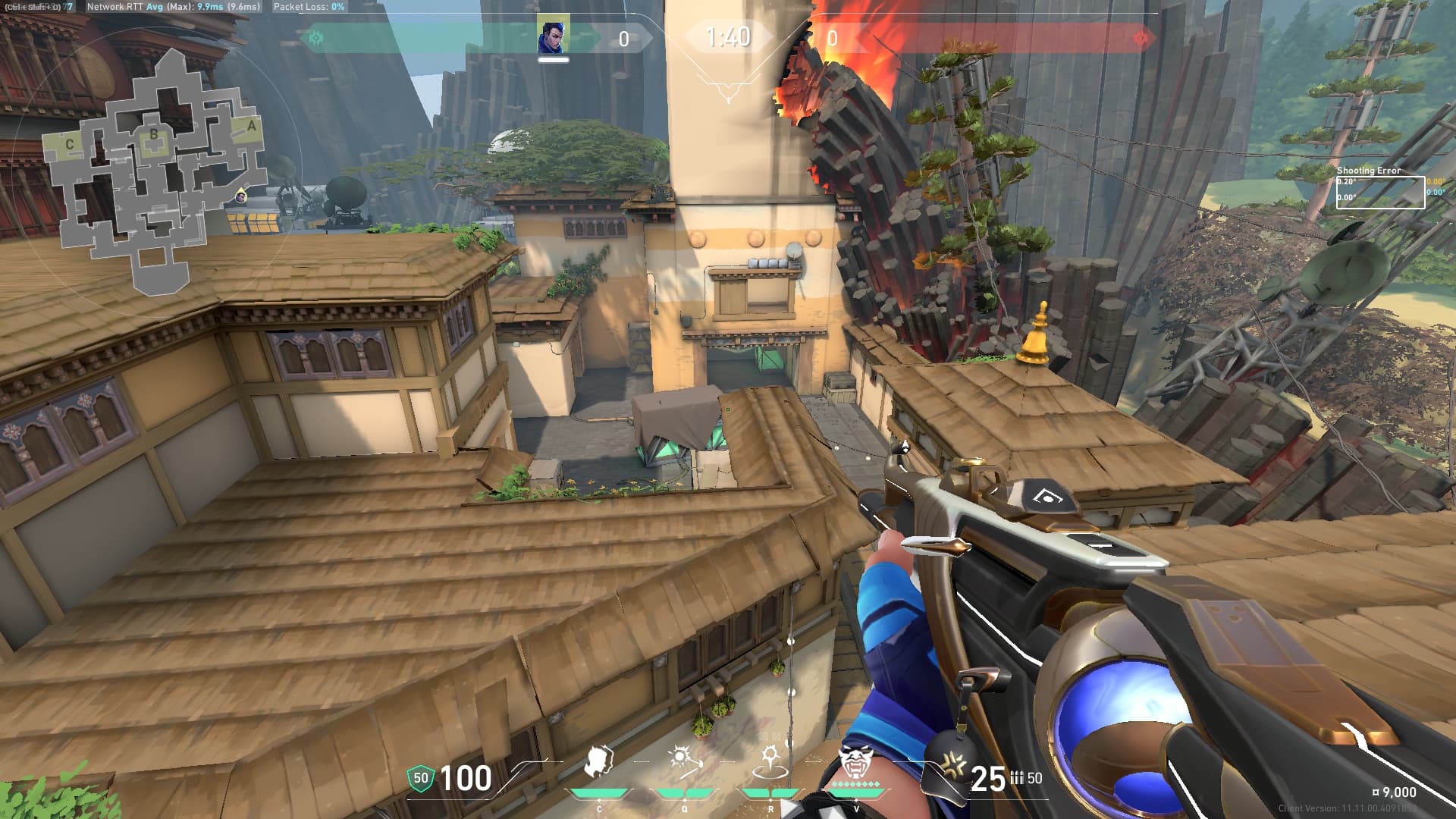The height and width of the screenshot is (819, 1456).
Task: Select the A site on the minimap
Action: 252,127
